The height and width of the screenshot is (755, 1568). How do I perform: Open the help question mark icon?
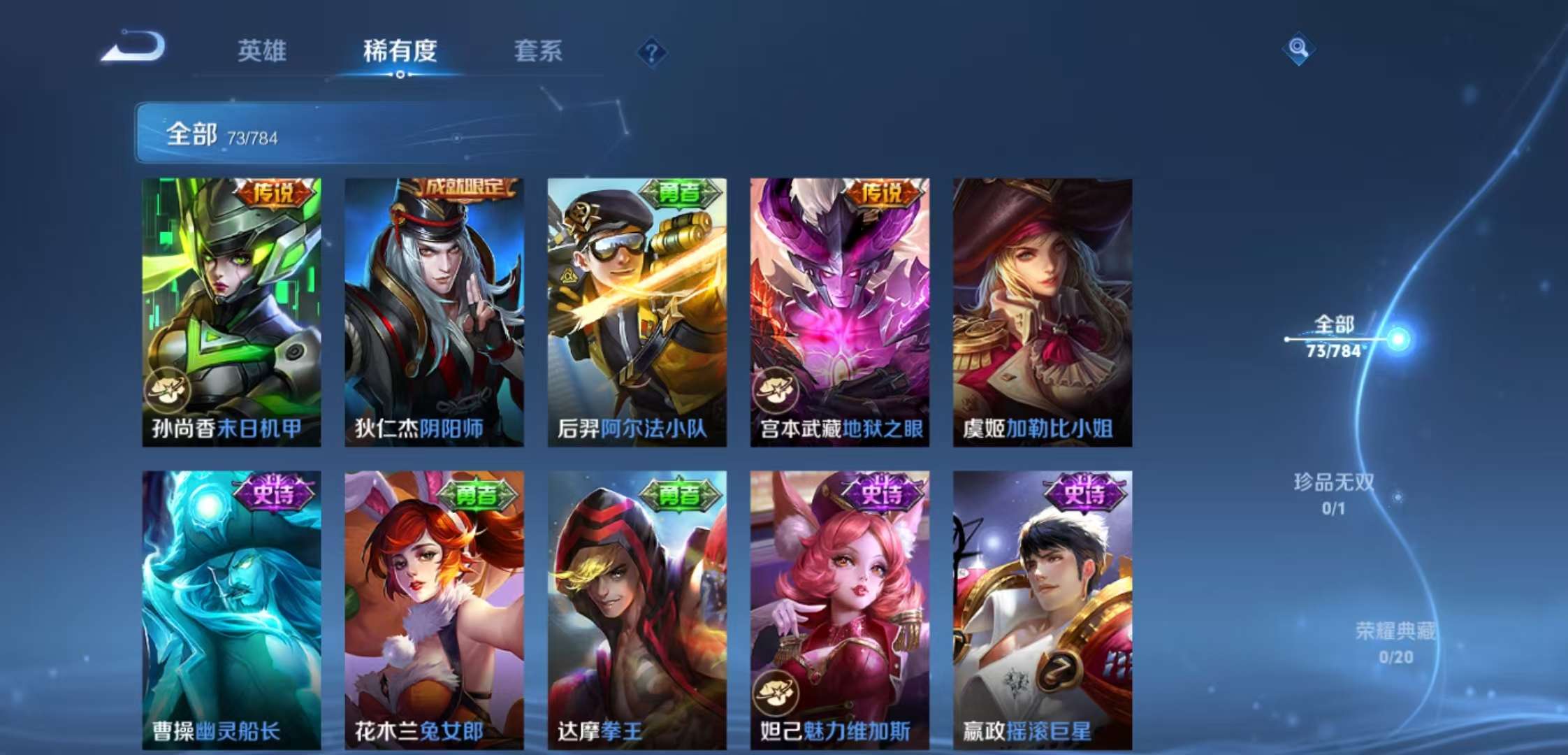point(653,52)
